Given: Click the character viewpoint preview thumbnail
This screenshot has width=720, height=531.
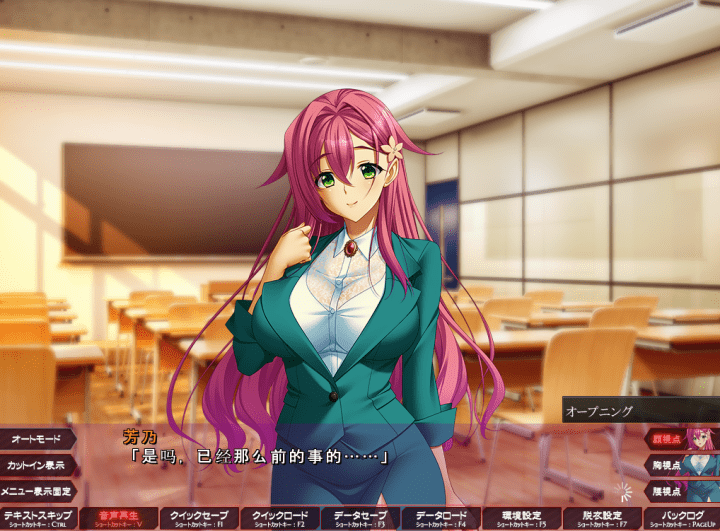Looking at the screenshot, I should (703, 463).
